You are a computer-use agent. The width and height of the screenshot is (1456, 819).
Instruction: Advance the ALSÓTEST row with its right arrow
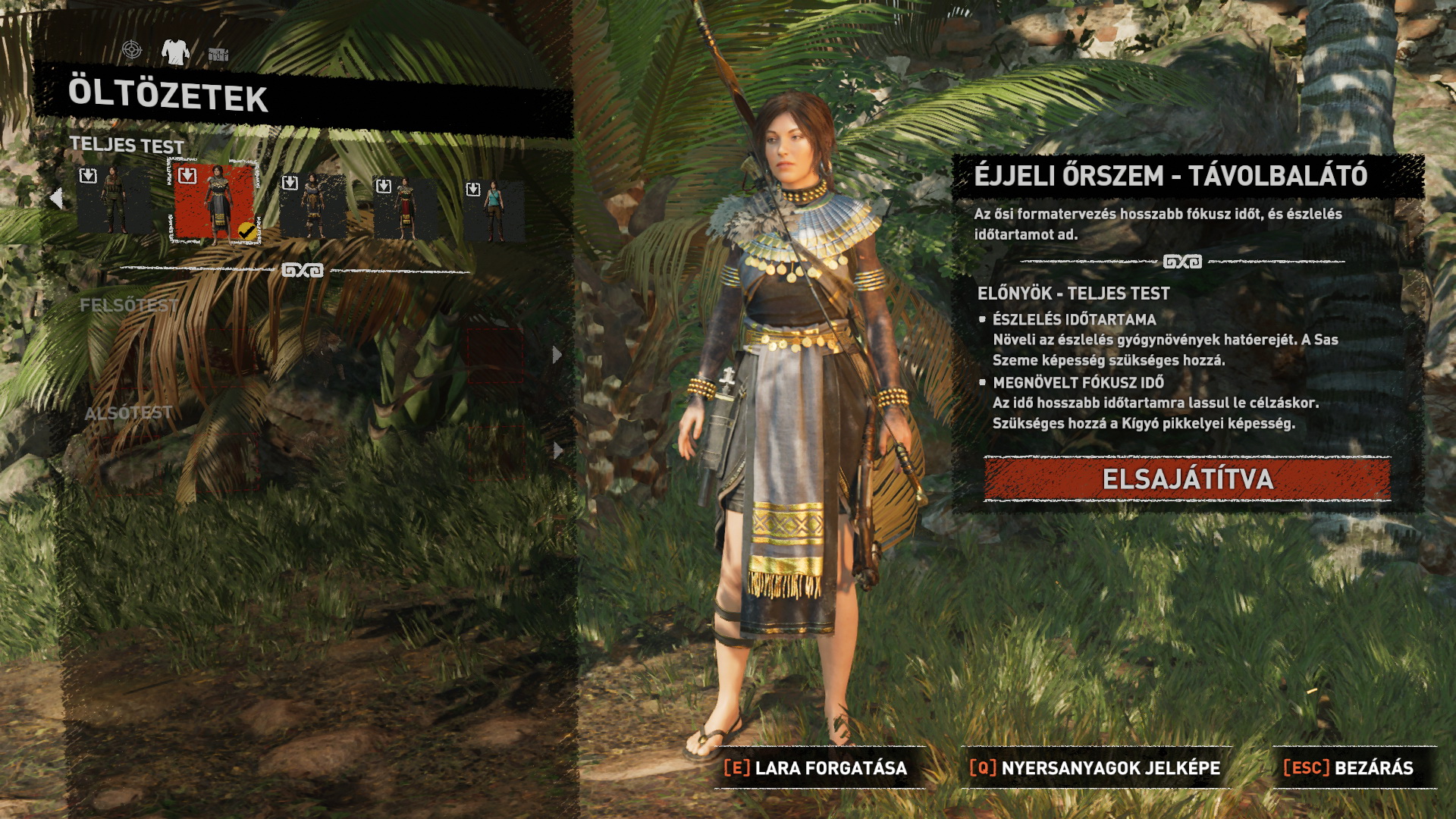(x=558, y=450)
